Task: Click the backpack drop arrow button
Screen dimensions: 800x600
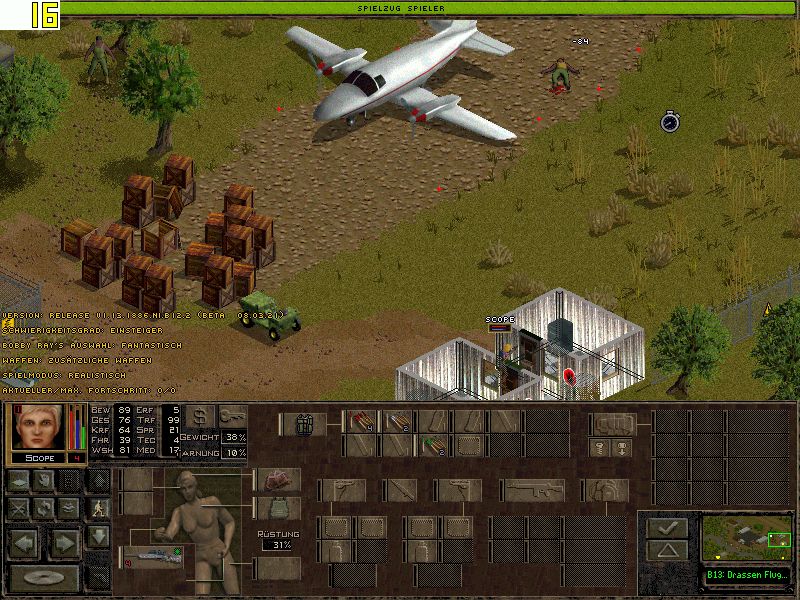Action: click(621, 448)
